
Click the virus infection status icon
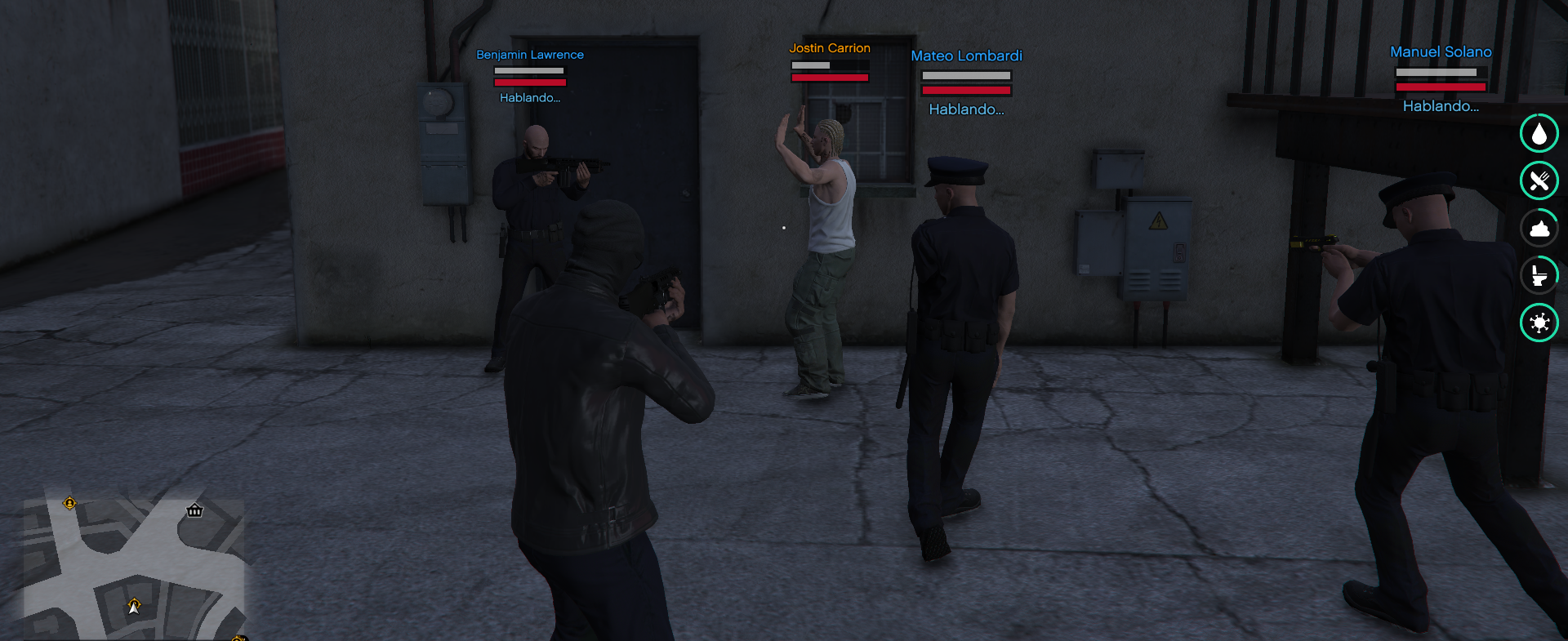[x=1539, y=323]
